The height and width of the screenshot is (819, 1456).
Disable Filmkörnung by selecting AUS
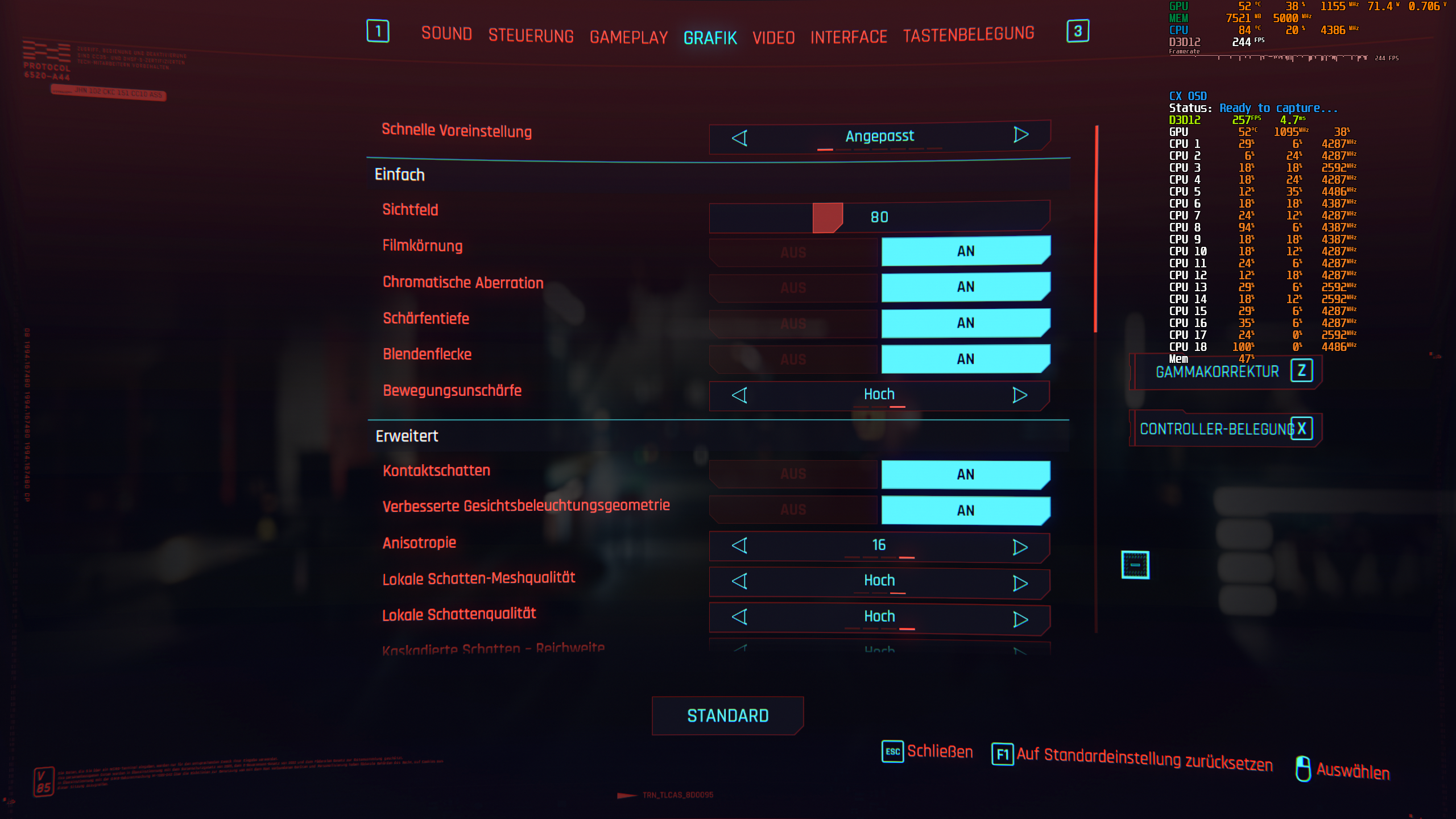793,251
